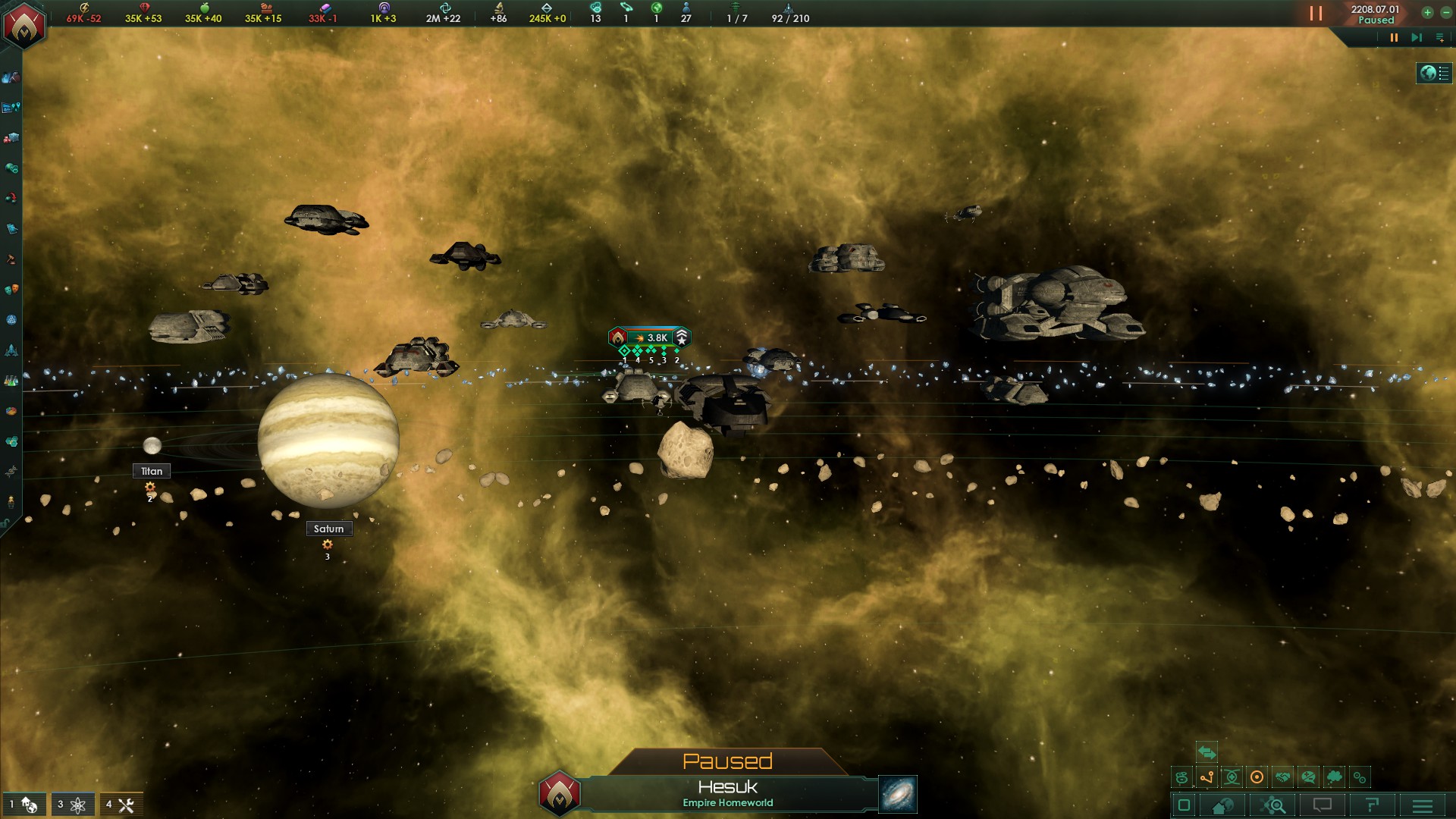Viewport: 1456px width, 819px height.
Task: Open the help question mark button
Action: [x=1372, y=805]
